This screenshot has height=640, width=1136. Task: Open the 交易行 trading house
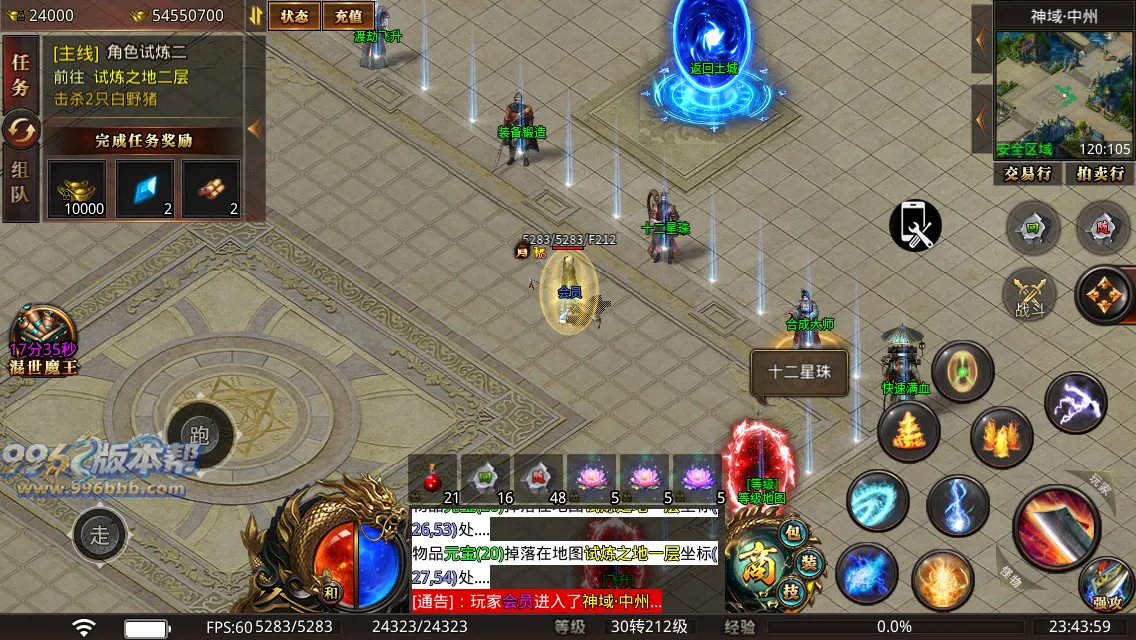tap(1028, 174)
